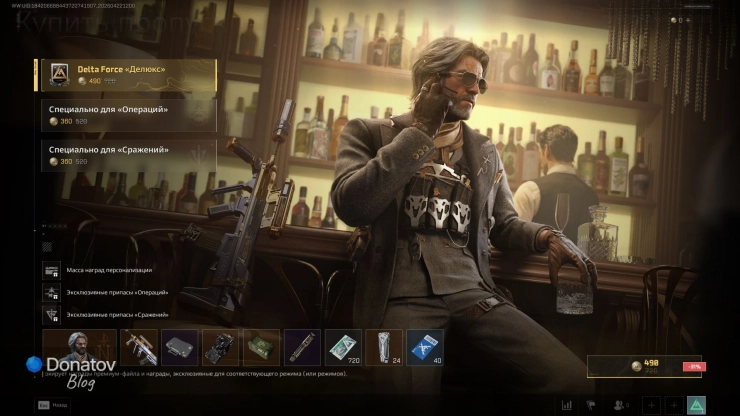Select the Delta Force «Делюкс» bundle
Screen dimensions: 740x416
pos(125,75)
